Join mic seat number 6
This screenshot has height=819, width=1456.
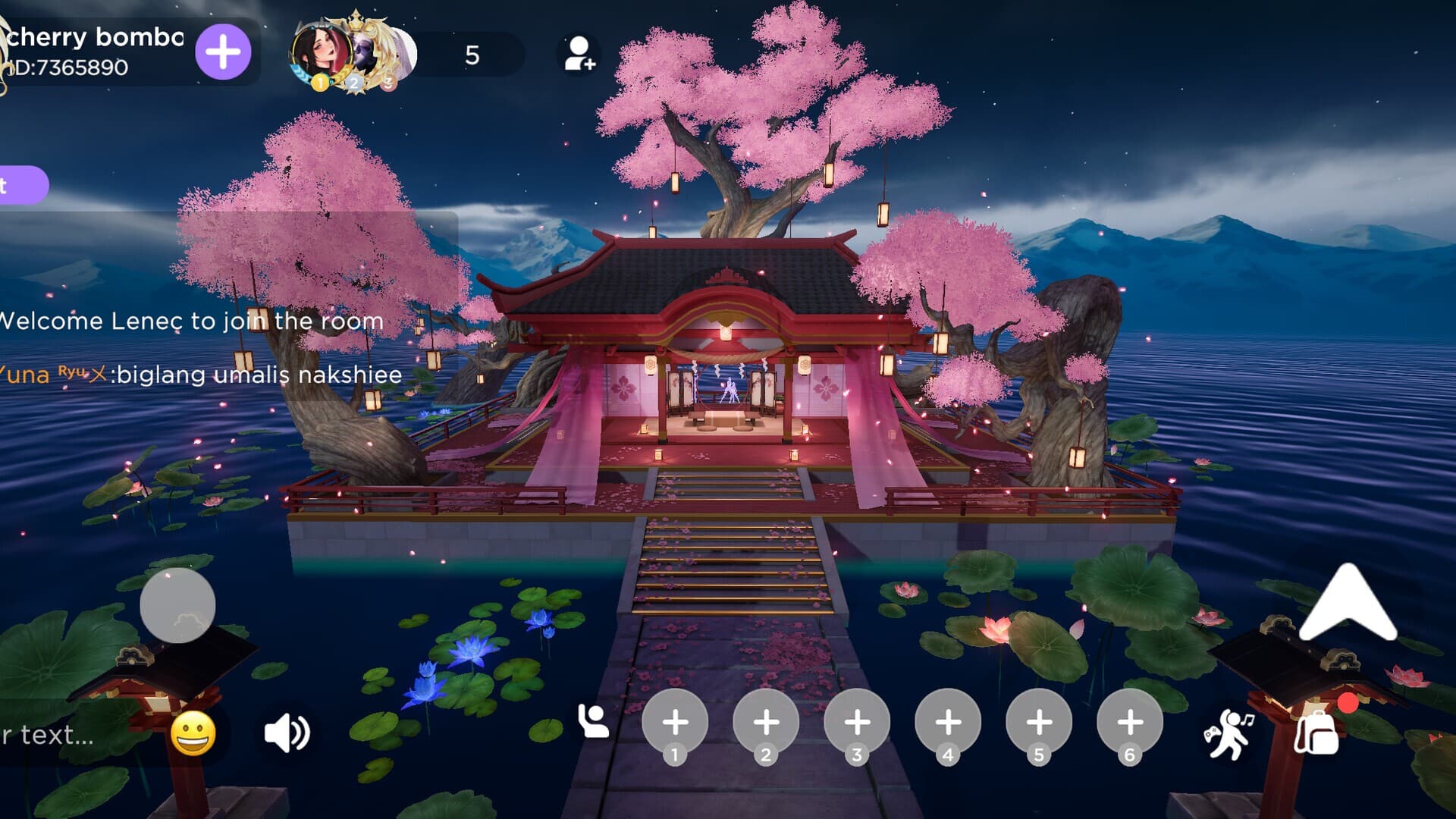pos(1130,723)
